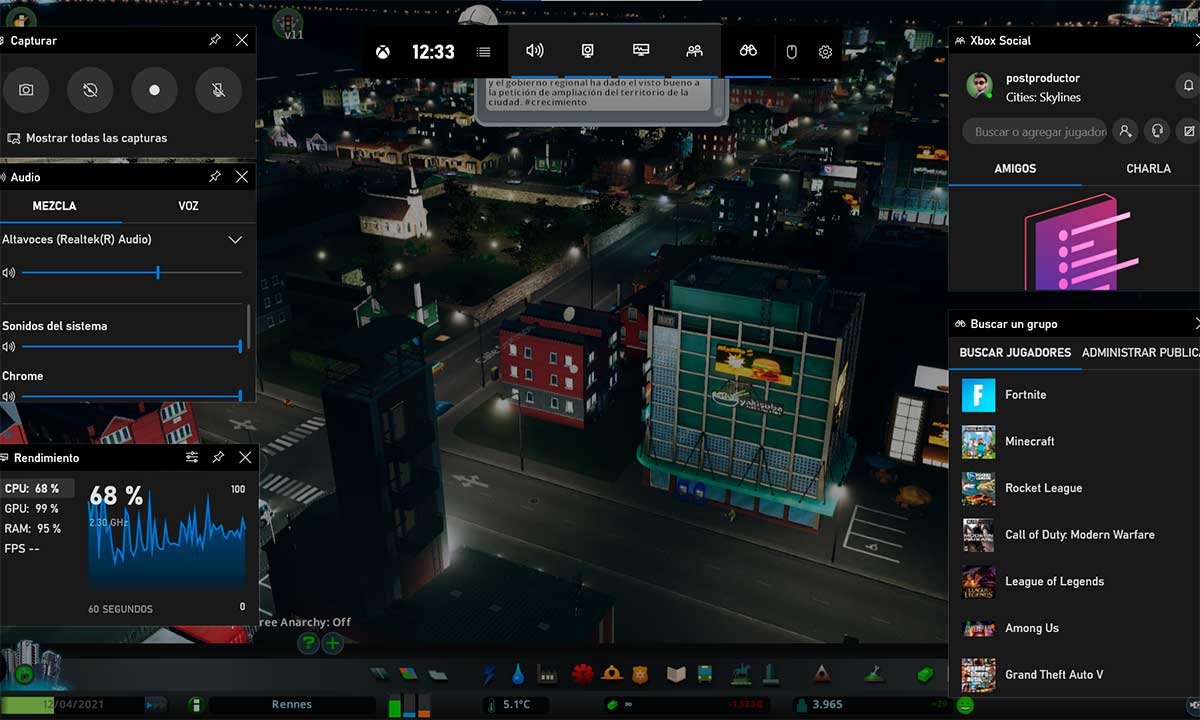Change the simulation speed arrows button
Image resolution: width=1200 pixels, height=720 pixels.
(x=156, y=705)
